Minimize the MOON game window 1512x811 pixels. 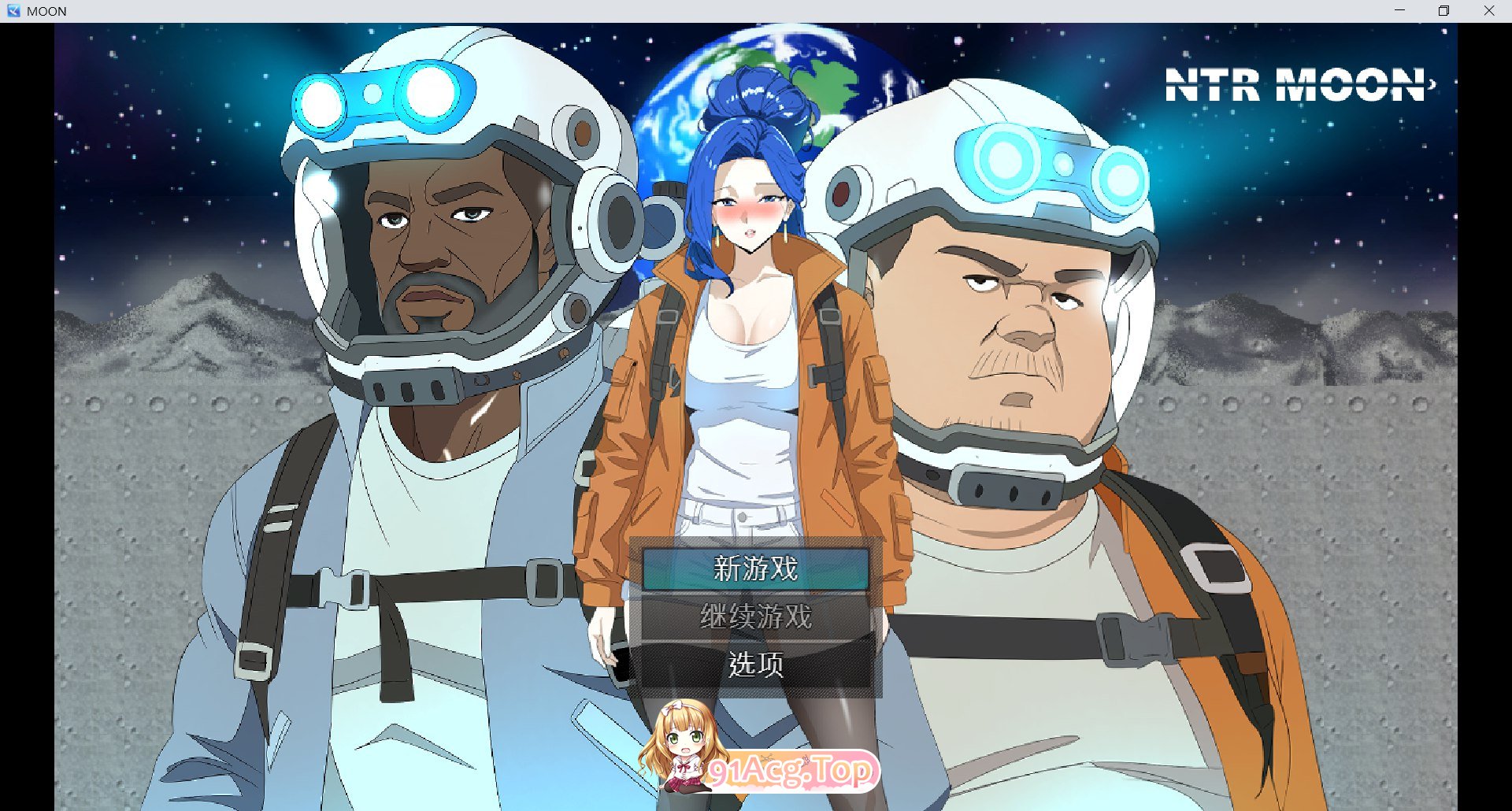[1399, 11]
